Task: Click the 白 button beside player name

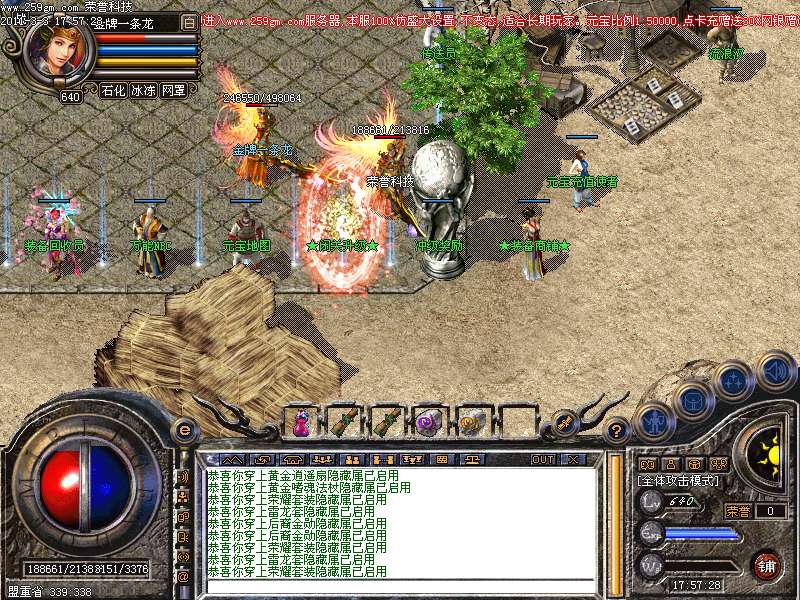Action: pyautogui.click(x=190, y=20)
